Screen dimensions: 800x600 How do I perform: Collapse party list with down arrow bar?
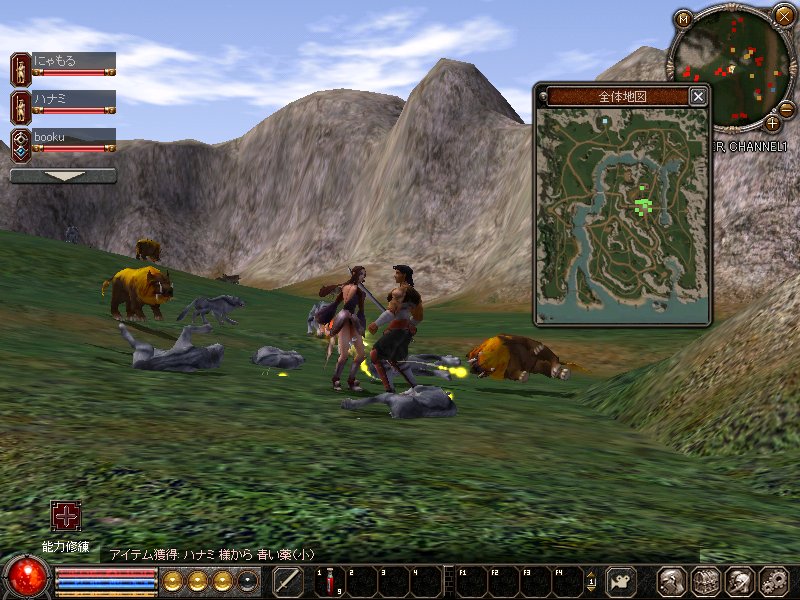(x=63, y=175)
